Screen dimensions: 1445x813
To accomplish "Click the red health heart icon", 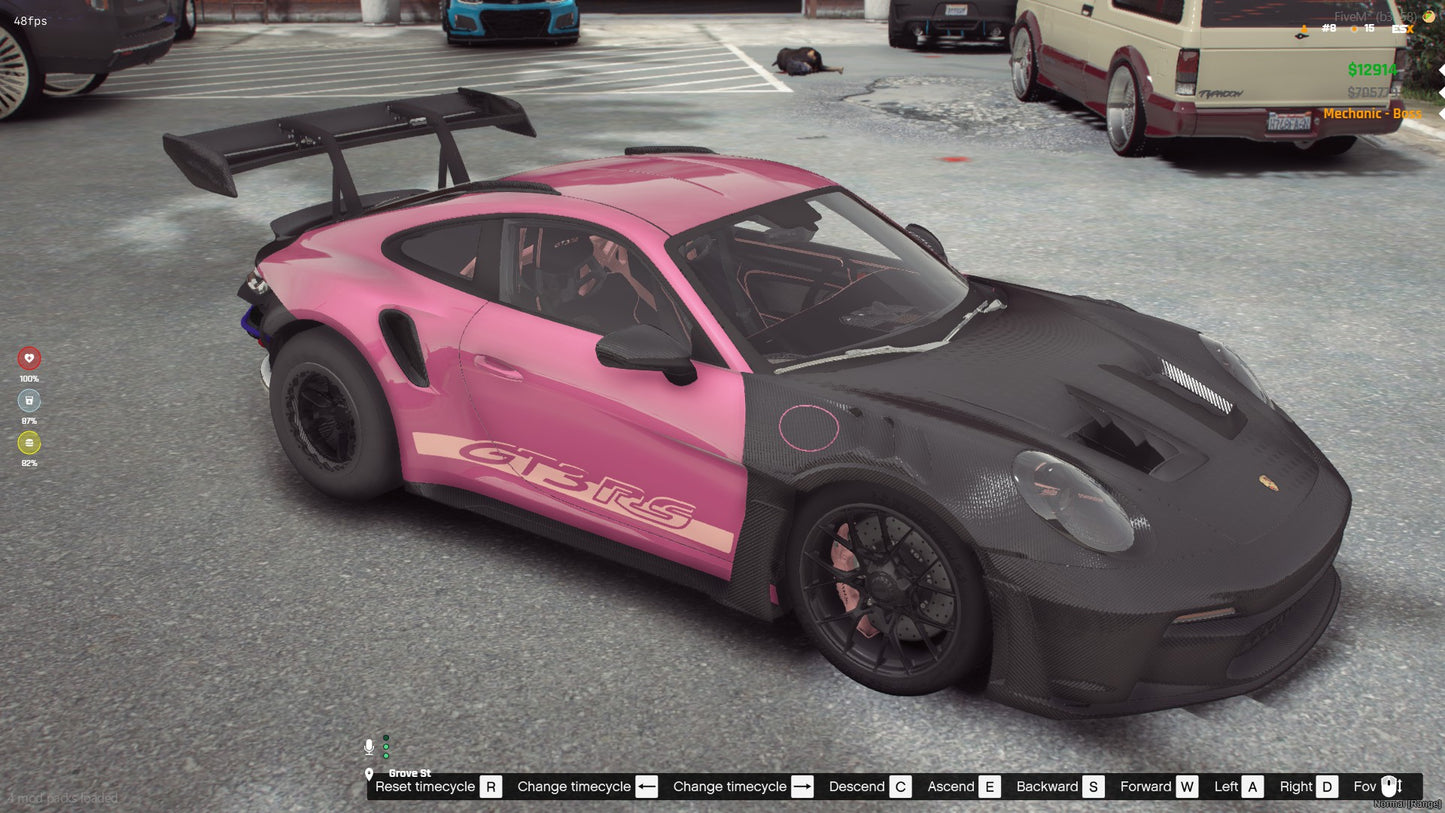I will (x=29, y=357).
